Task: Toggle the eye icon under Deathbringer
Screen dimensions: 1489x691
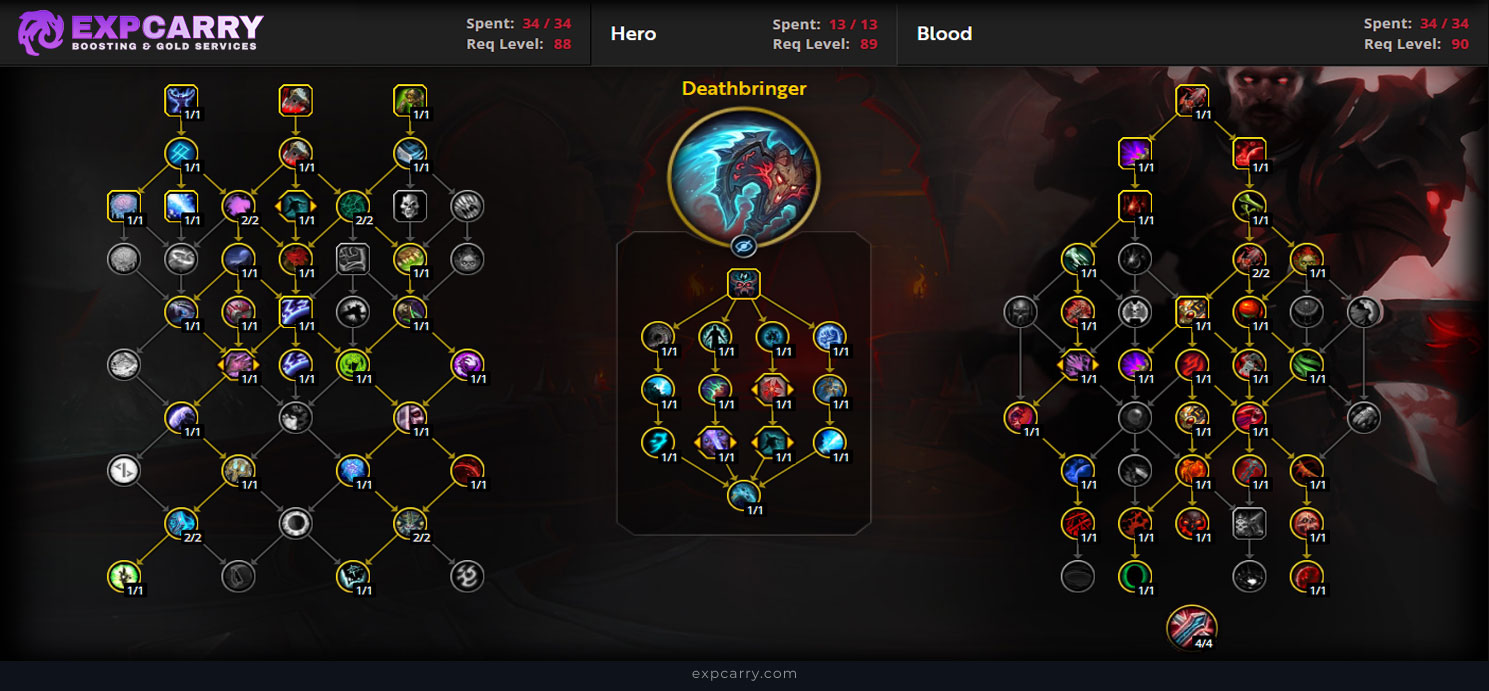Action: [x=743, y=246]
